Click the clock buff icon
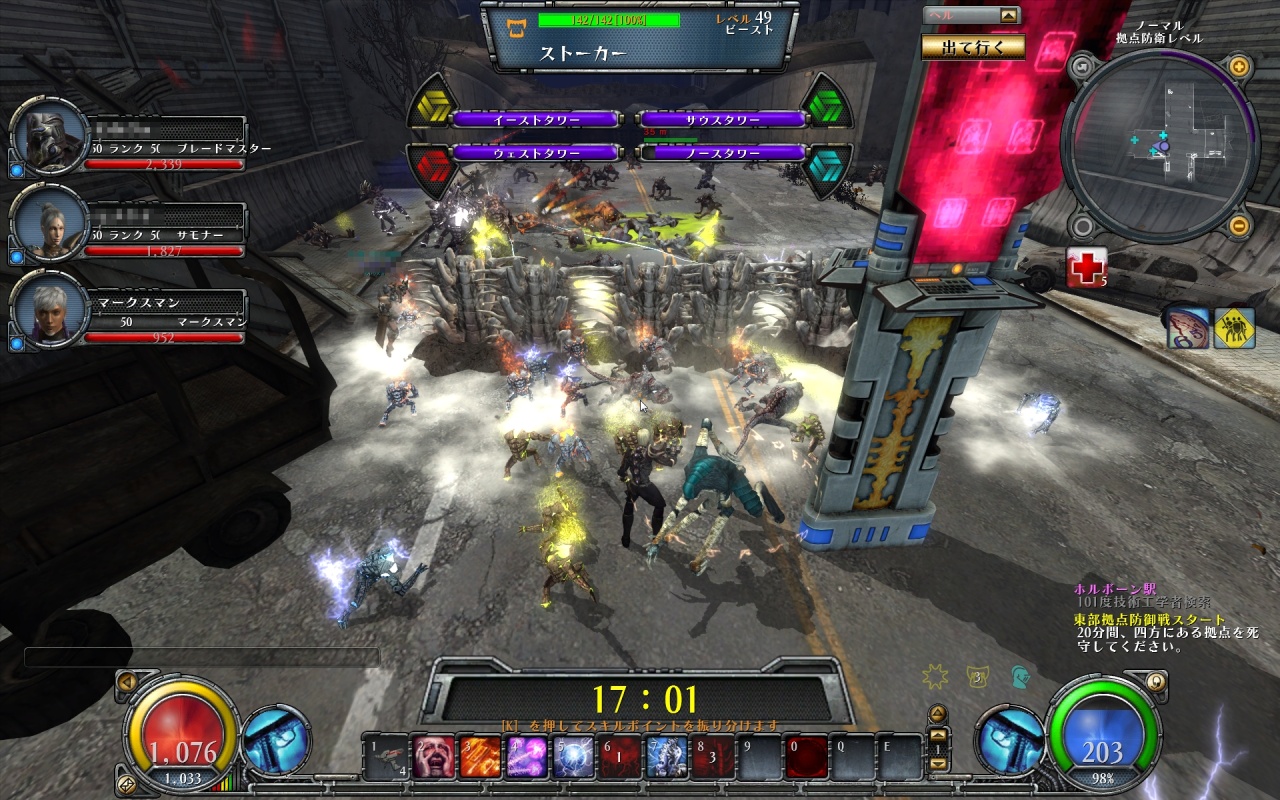 (x=1187, y=328)
